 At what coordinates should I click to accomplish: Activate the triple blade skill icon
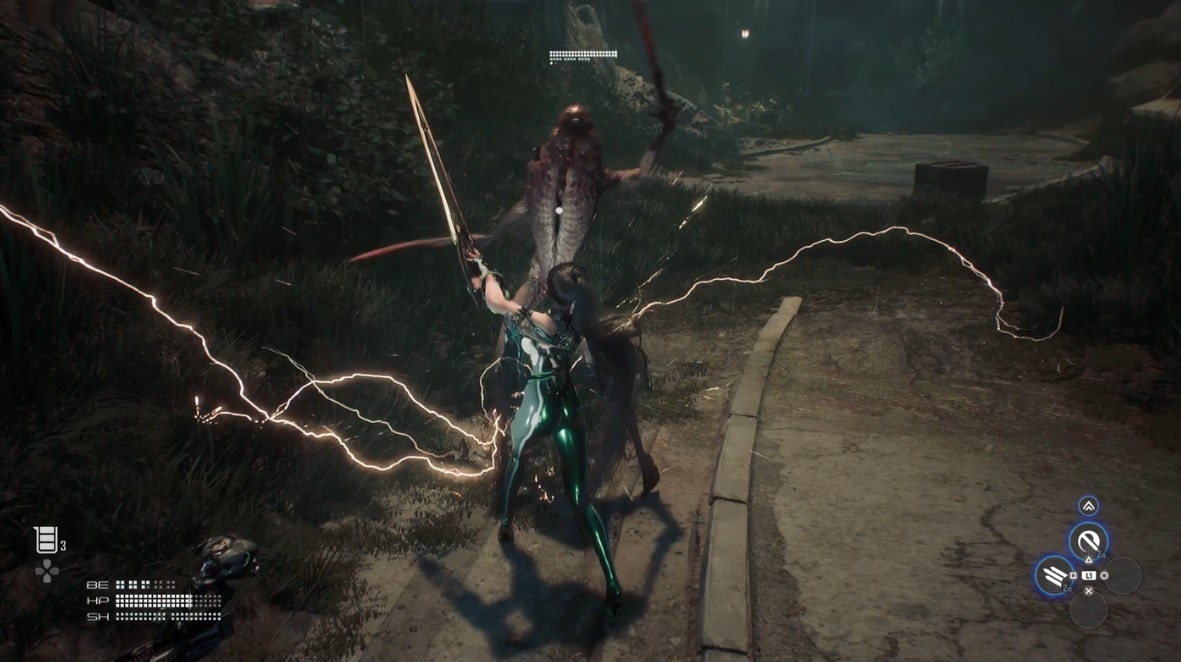click(x=1053, y=574)
